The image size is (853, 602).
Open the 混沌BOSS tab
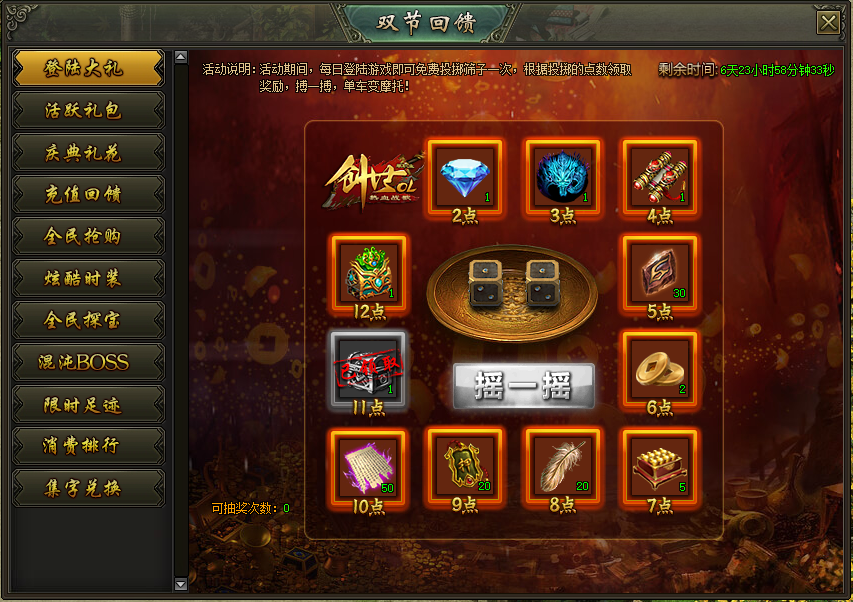click(x=88, y=362)
